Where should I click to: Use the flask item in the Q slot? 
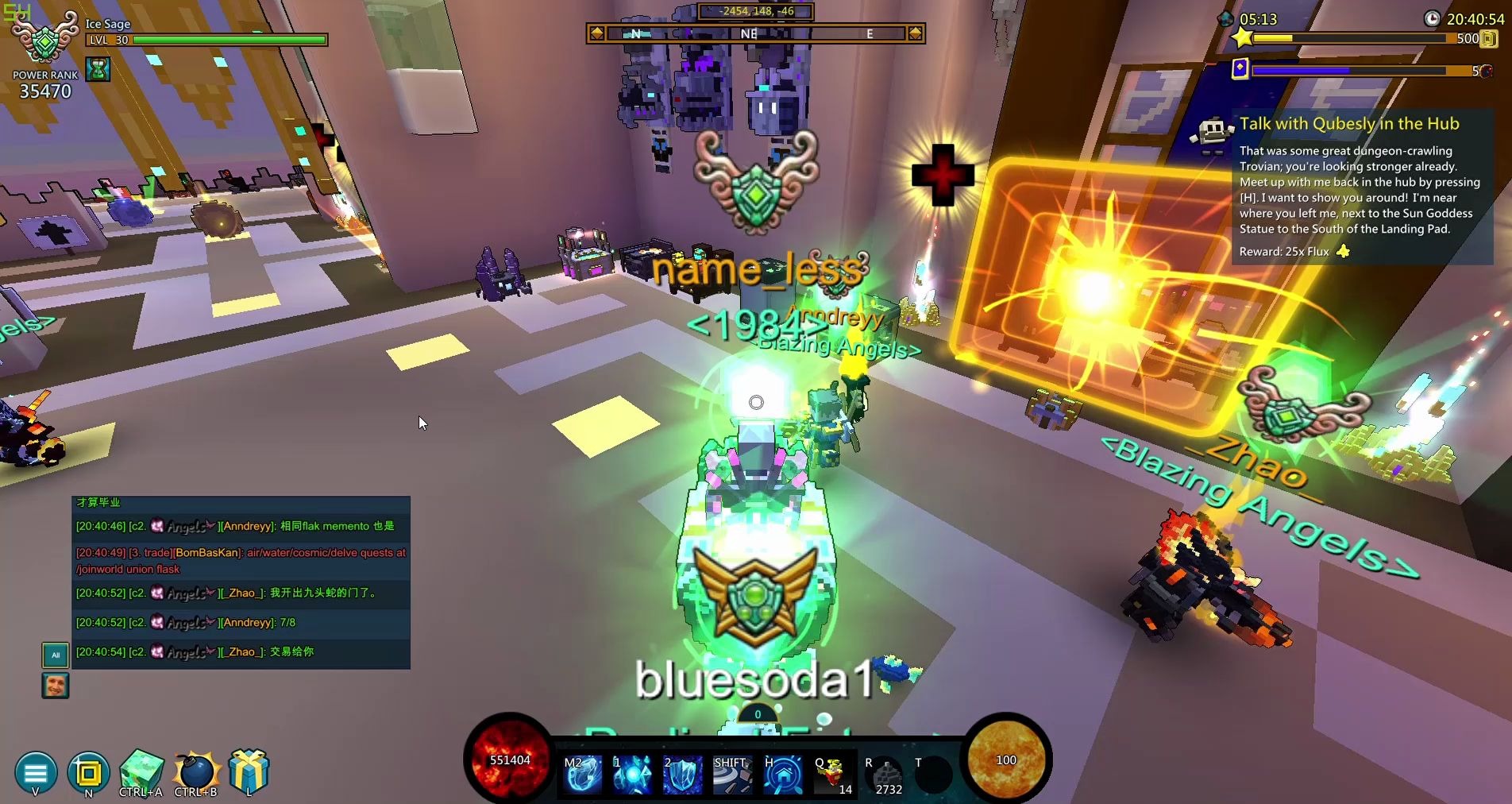click(x=832, y=774)
